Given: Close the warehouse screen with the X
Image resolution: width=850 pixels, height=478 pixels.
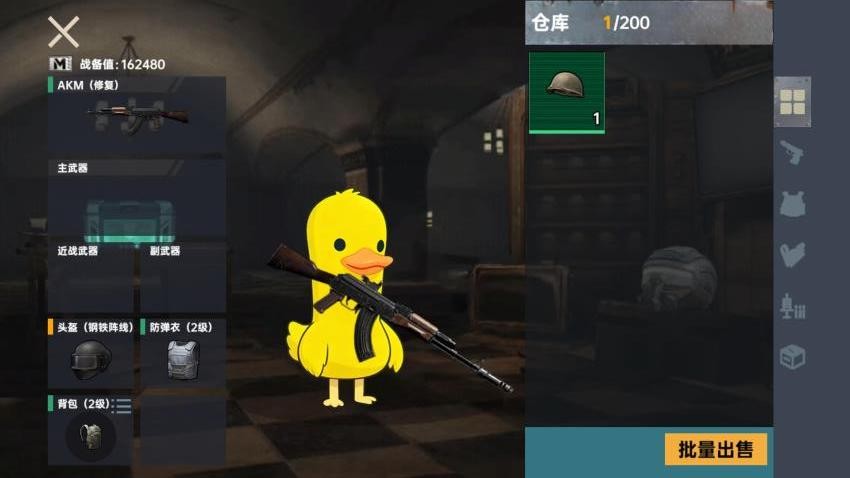Looking at the screenshot, I should [63, 32].
